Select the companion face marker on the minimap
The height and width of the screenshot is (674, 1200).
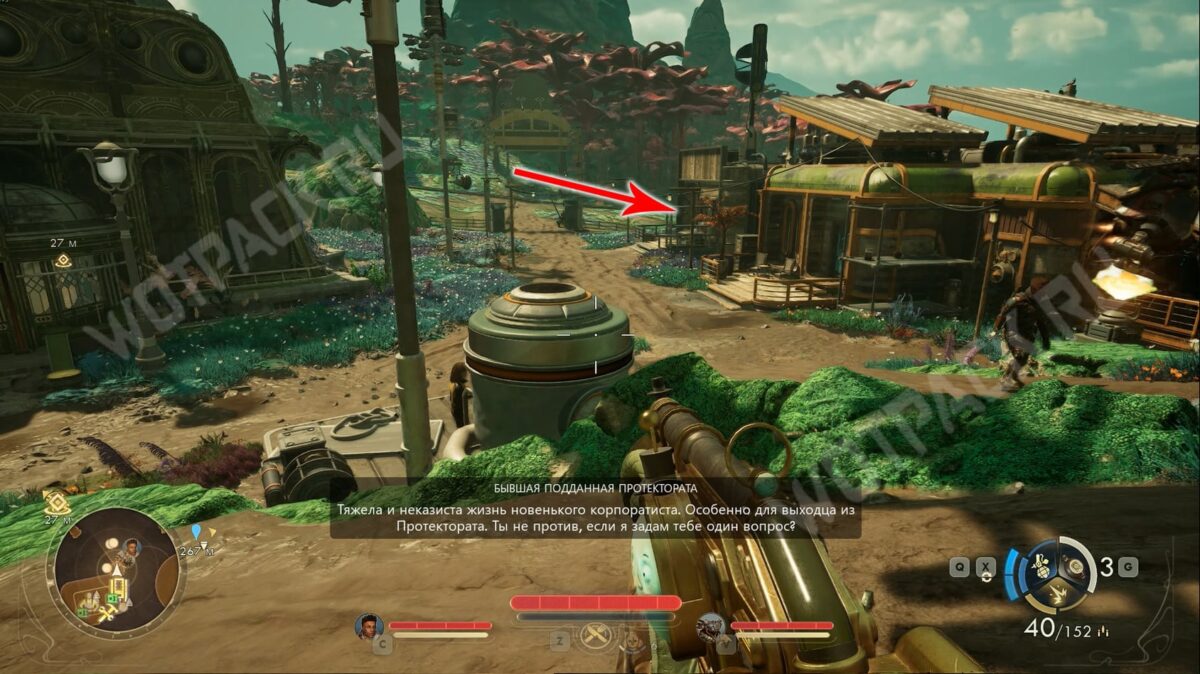click(x=130, y=548)
